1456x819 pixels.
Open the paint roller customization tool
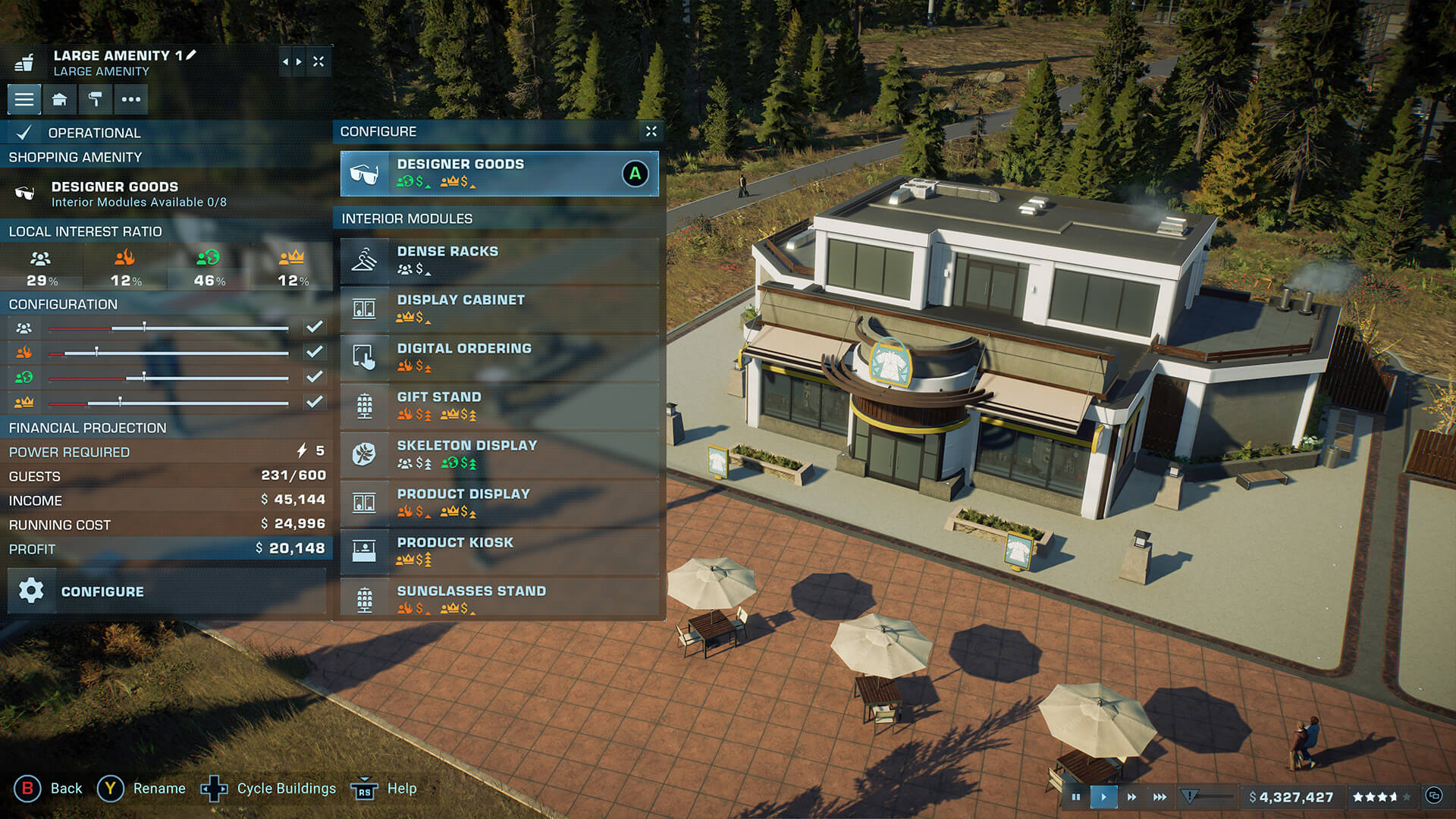pos(95,99)
